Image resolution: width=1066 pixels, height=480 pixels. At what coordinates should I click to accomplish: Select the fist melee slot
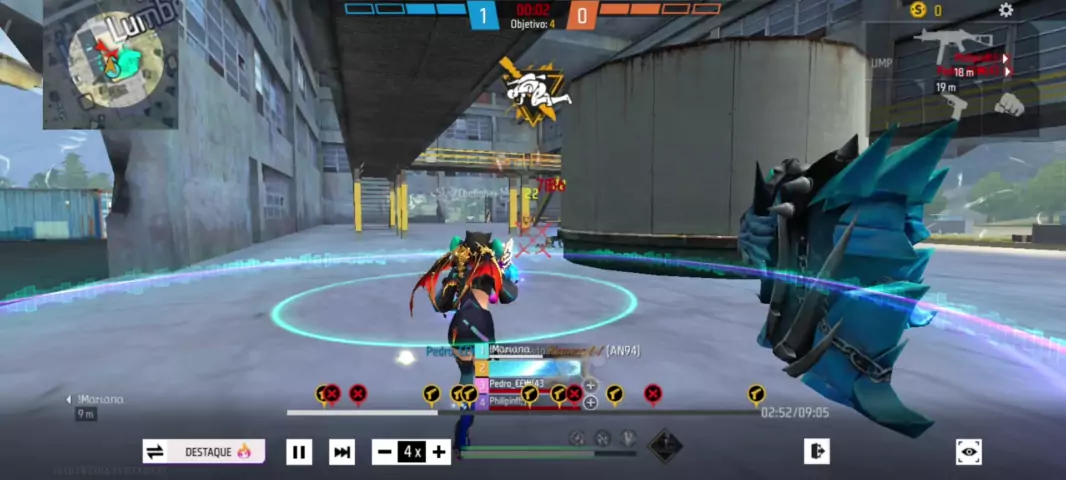1009,103
